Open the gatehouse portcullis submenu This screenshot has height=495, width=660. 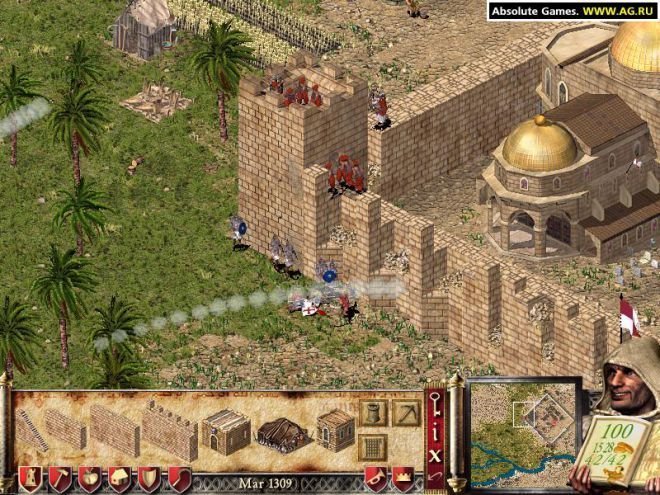click(373, 445)
